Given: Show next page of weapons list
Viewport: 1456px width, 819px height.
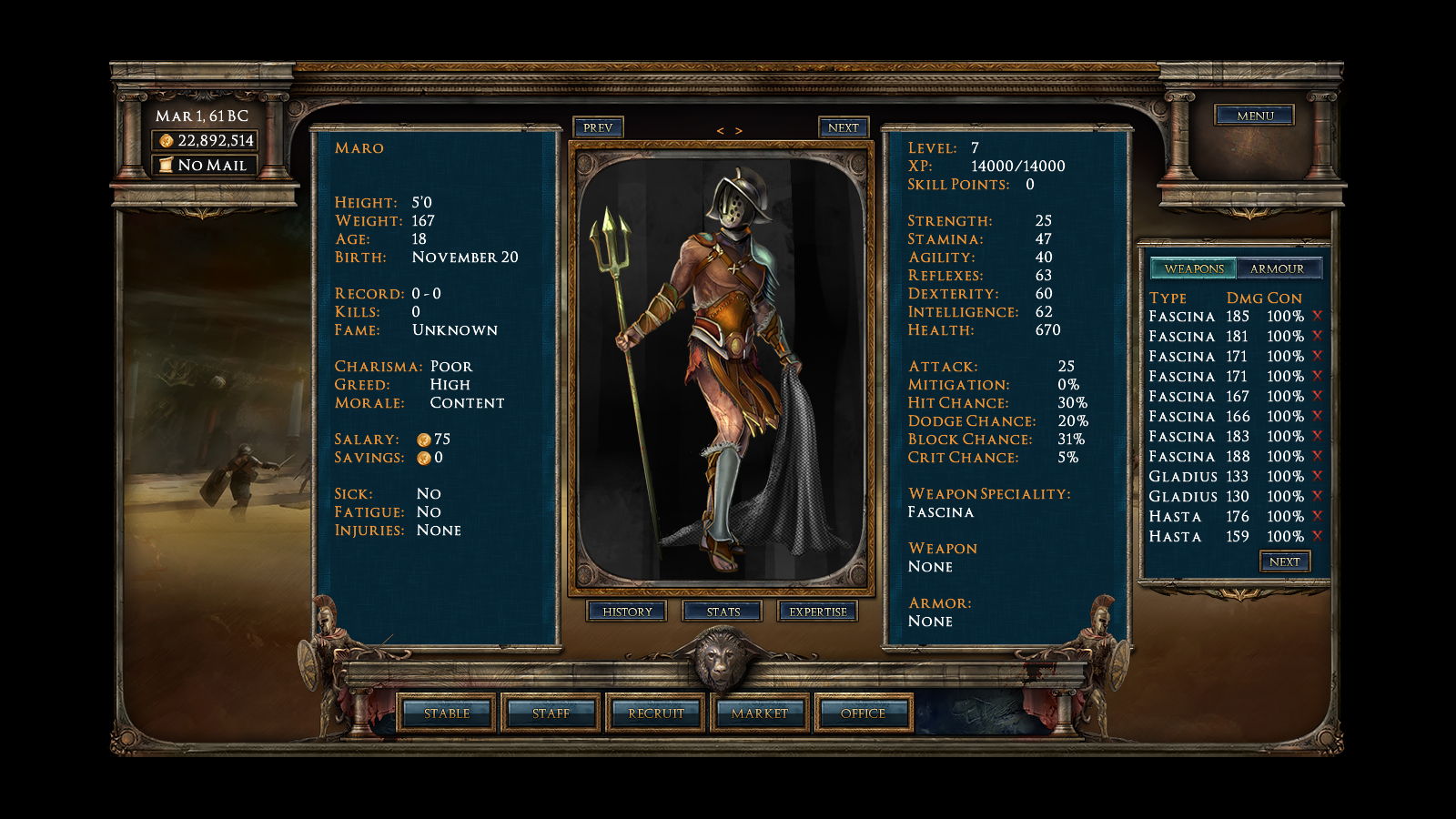Looking at the screenshot, I should click(1284, 561).
